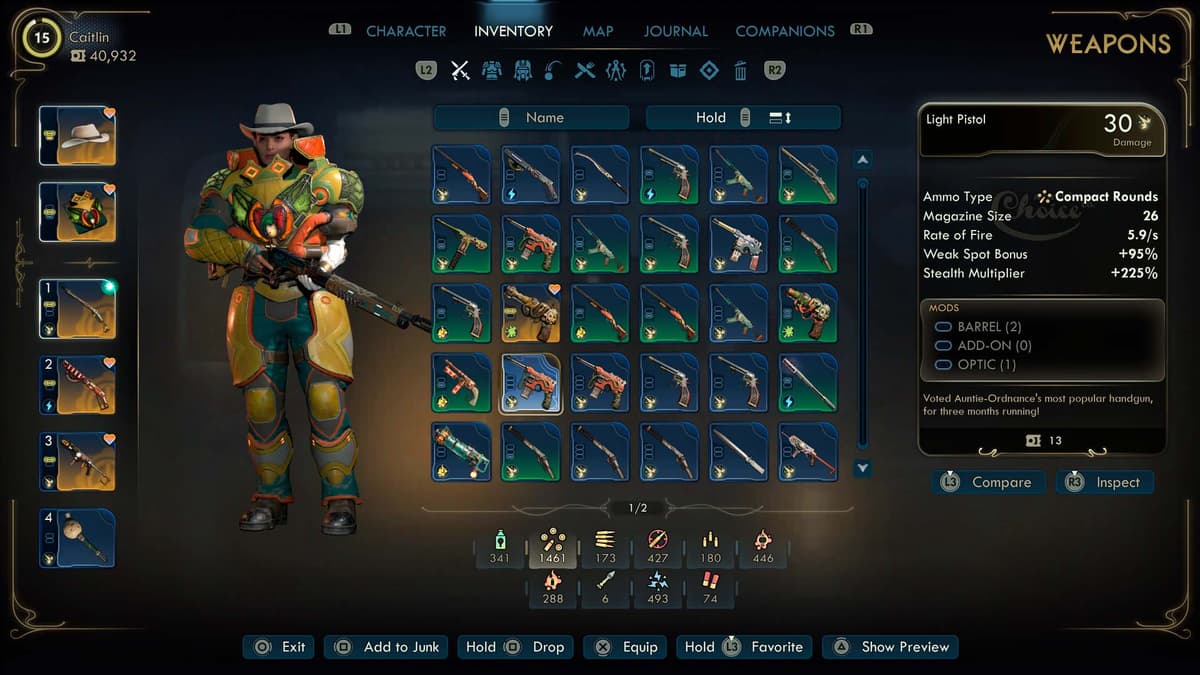Go to the Journal tab
The height and width of the screenshot is (675, 1200).
[x=675, y=31]
